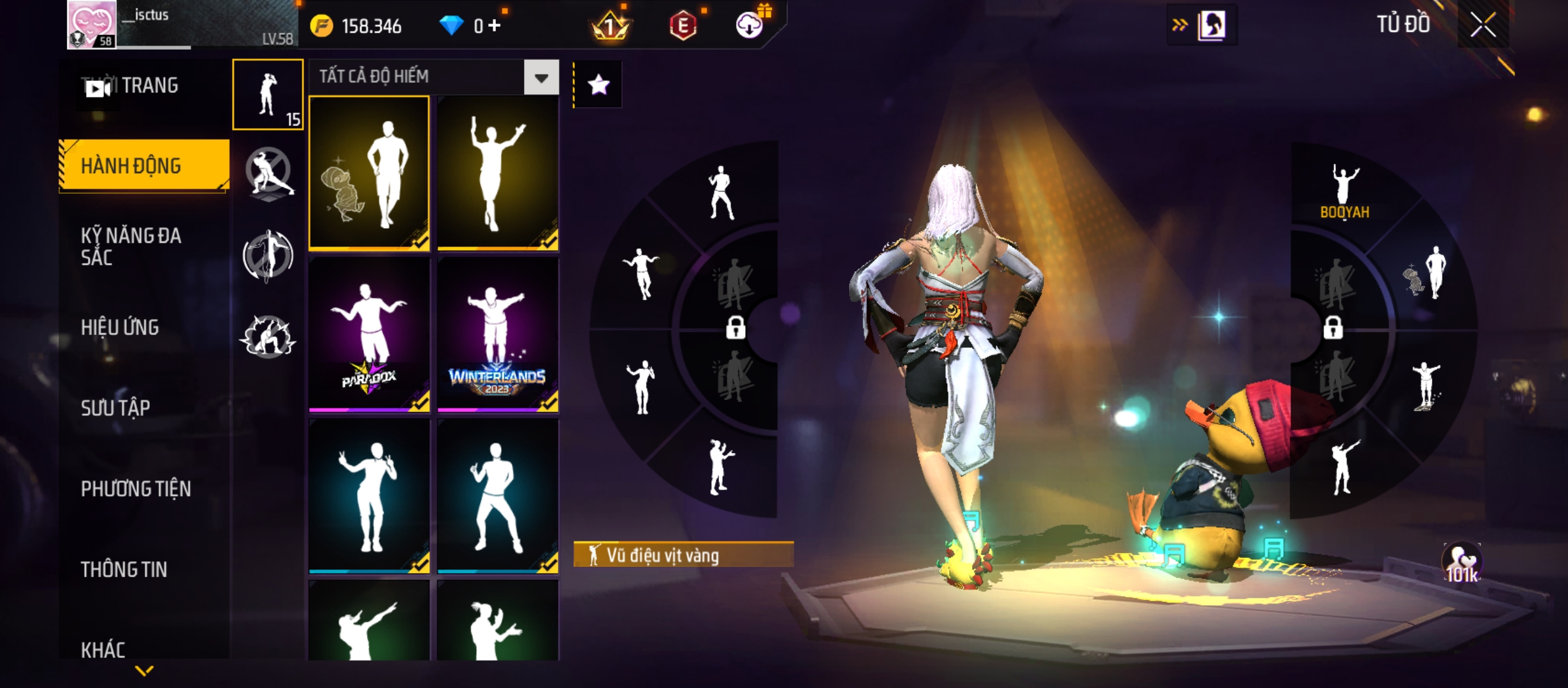1568x688 pixels.
Task: Open the red E badge icon
Action: point(683,26)
